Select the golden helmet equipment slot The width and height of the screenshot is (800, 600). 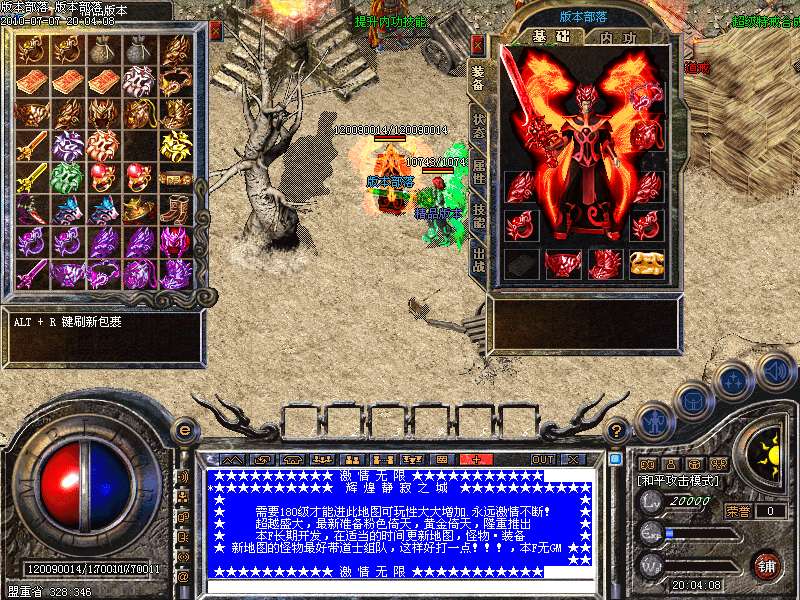coord(645,264)
